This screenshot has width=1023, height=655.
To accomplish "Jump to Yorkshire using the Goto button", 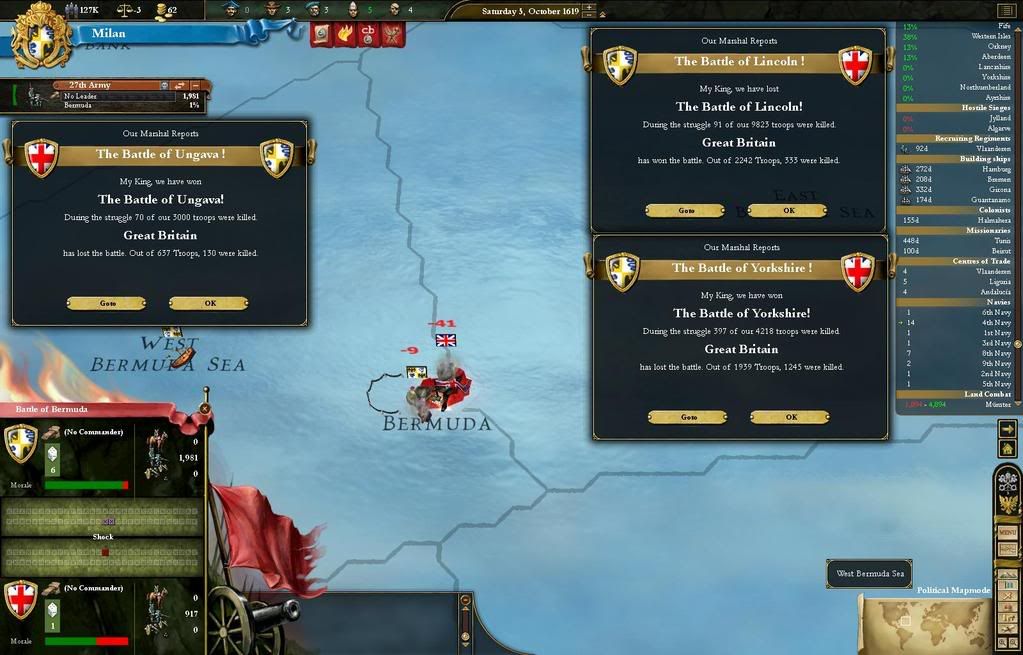I will click(688, 417).
